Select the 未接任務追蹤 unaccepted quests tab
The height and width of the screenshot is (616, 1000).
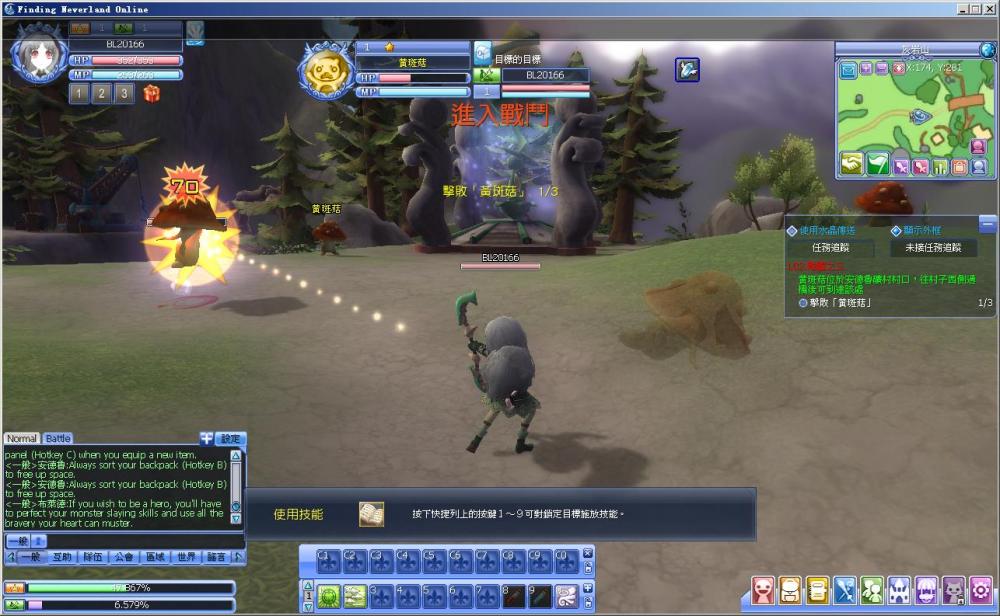click(x=933, y=248)
